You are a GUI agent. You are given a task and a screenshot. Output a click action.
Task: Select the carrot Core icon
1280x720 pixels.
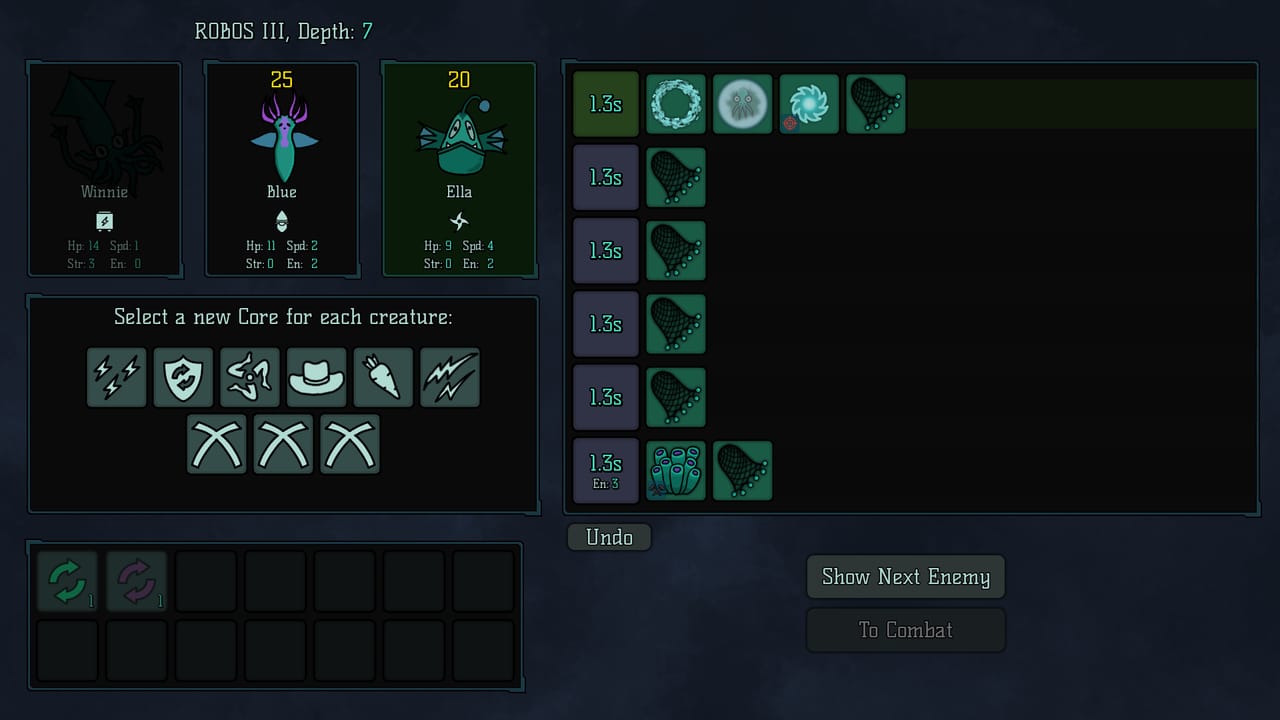383,377
